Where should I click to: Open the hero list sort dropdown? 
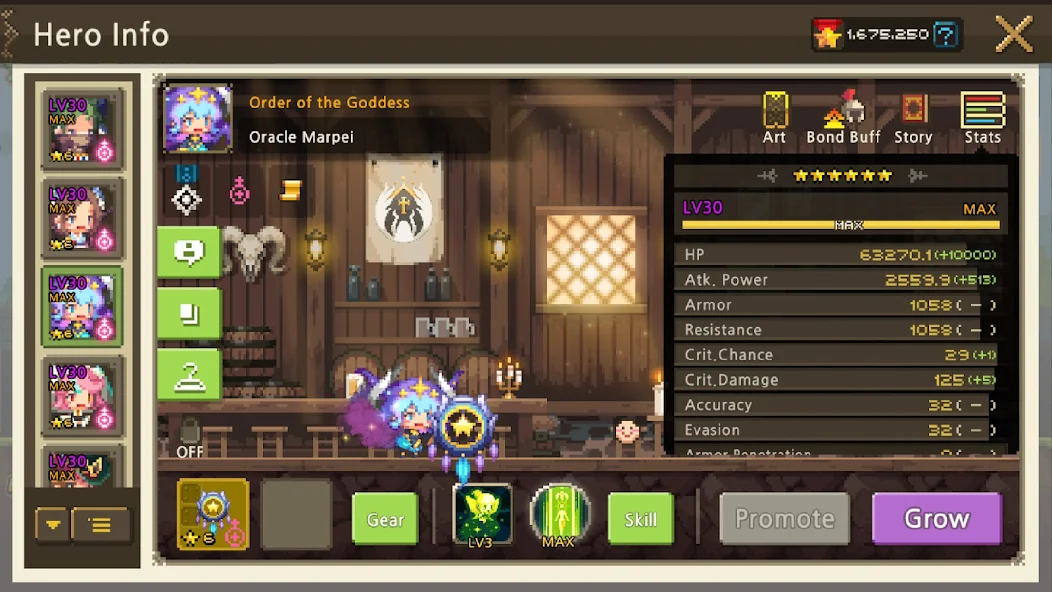coord(53,524)
